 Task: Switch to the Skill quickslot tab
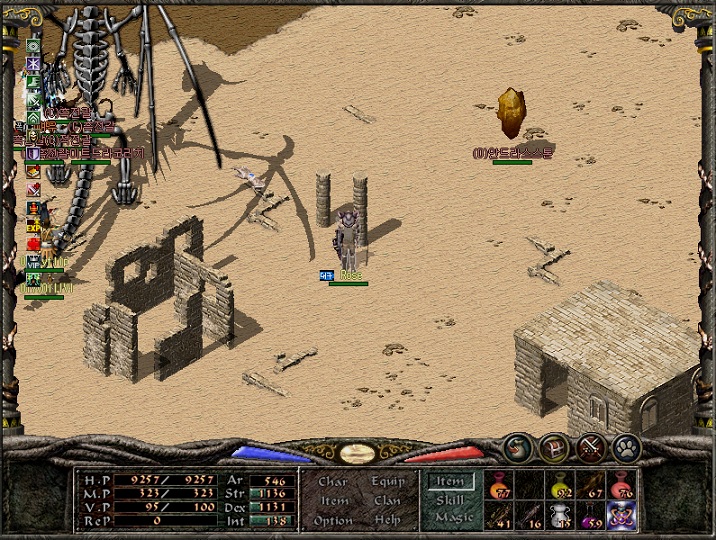tap(450, 500)
